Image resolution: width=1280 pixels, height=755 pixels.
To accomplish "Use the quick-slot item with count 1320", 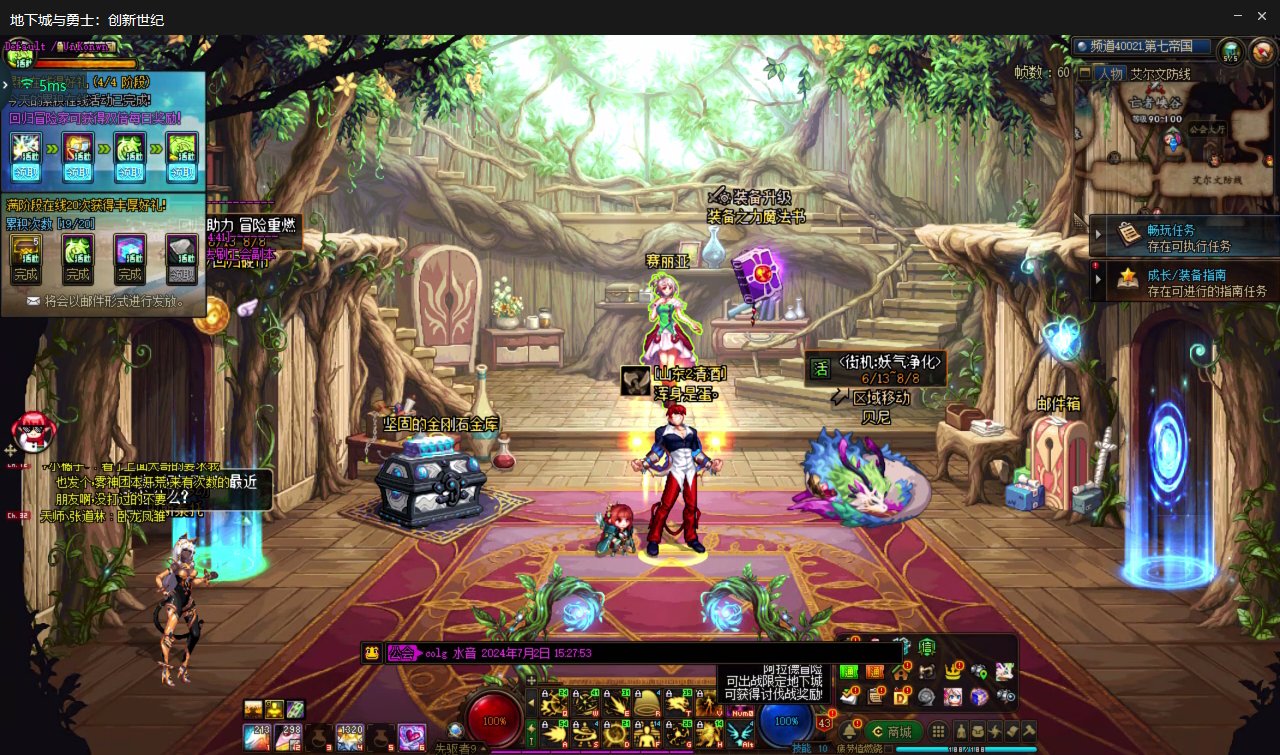I will coord(350,737).
